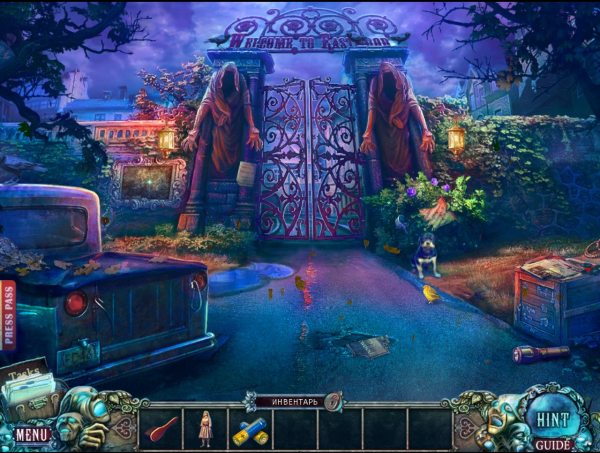The width and height of the screenshot is (600, 453).
Task: Pick the girl doll inventory item
Action: [206, 427]
